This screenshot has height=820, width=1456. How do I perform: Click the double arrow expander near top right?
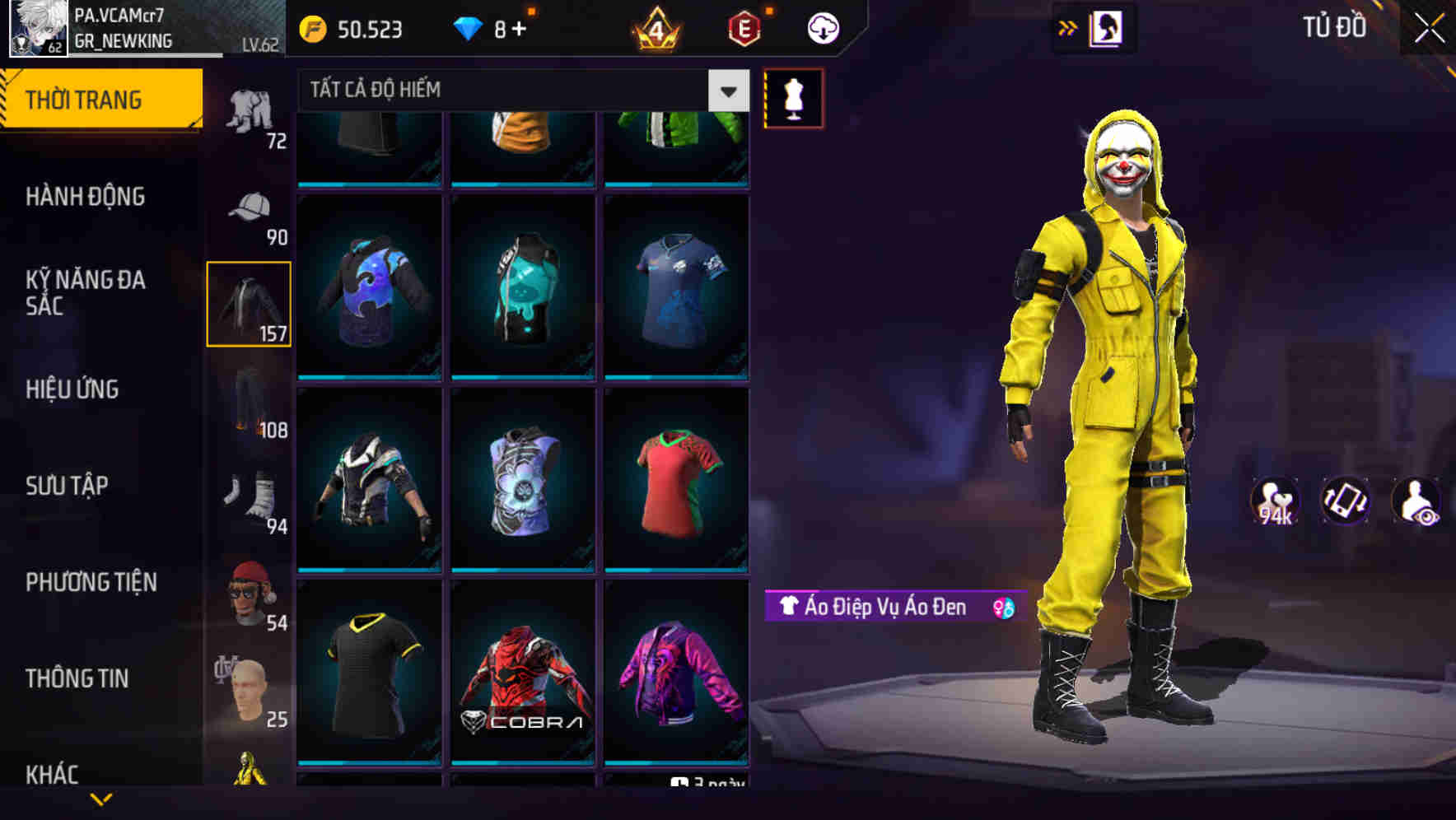pyautogui.click(x=1066, y=27)
